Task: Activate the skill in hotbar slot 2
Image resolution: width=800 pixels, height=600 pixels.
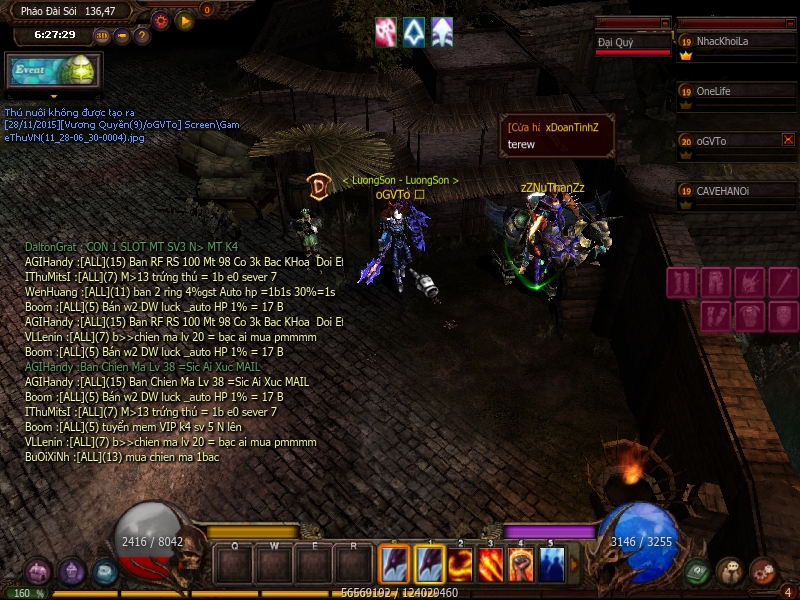Action: pos(462,566)
